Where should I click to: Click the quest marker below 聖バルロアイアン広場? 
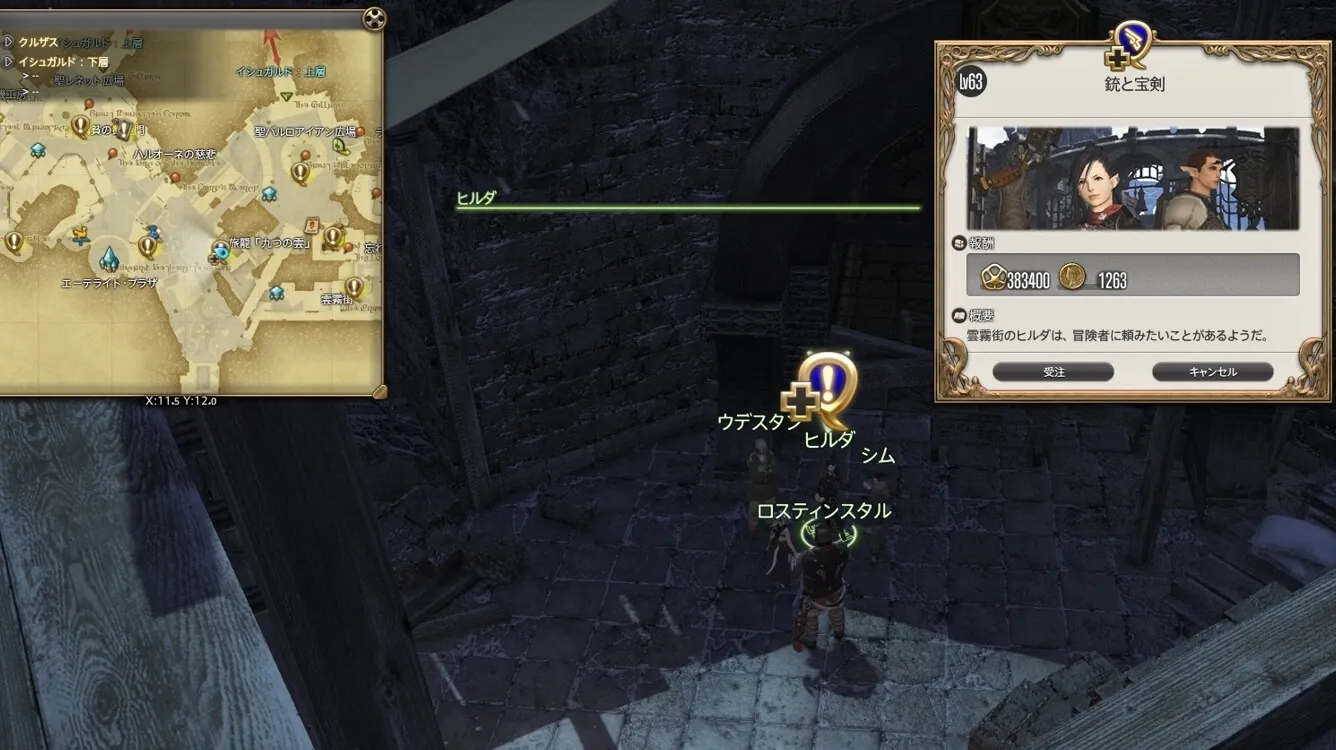click(x=300, y=171)
